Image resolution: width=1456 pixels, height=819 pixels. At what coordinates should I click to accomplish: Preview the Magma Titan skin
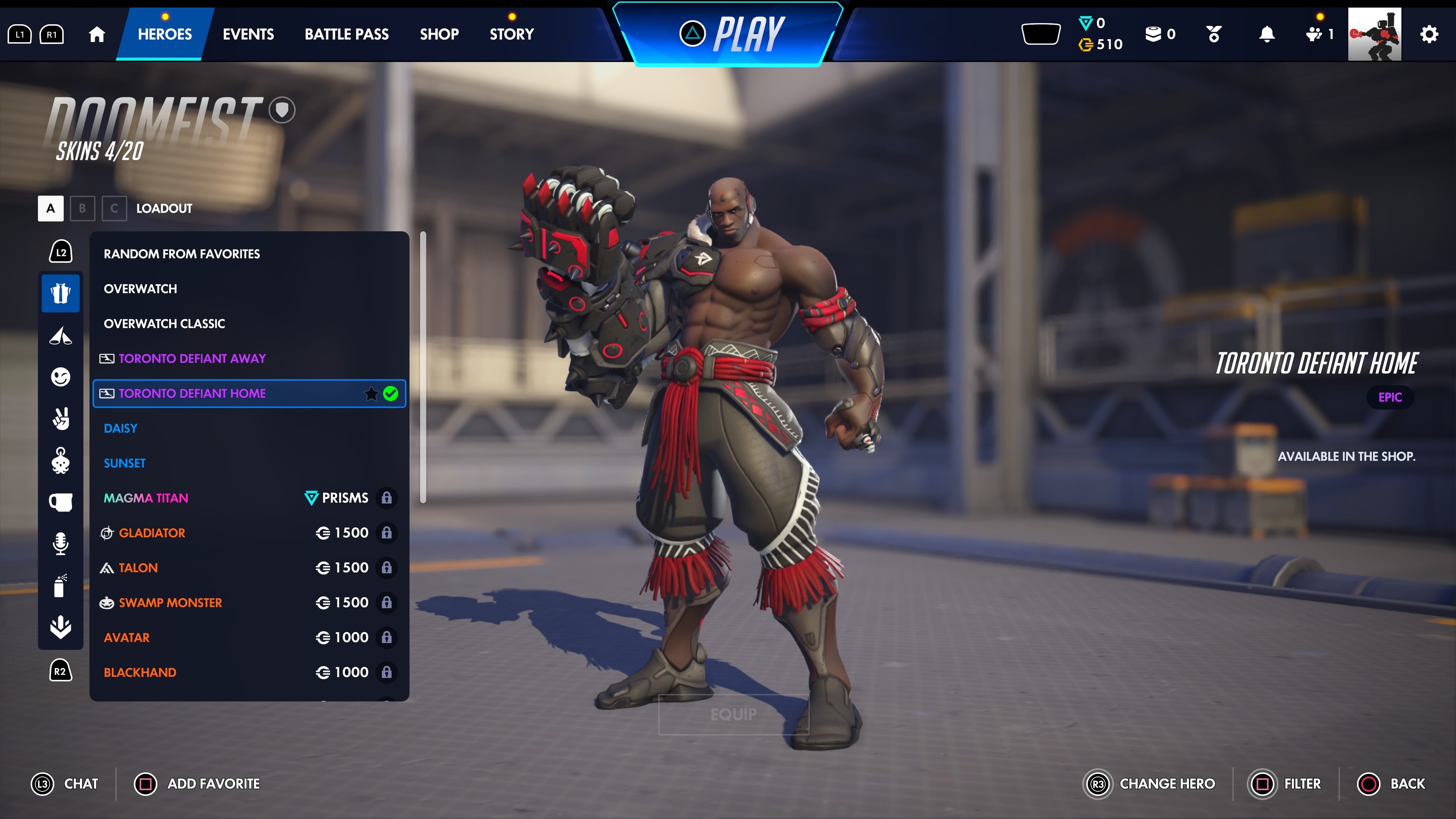(146, 498)
